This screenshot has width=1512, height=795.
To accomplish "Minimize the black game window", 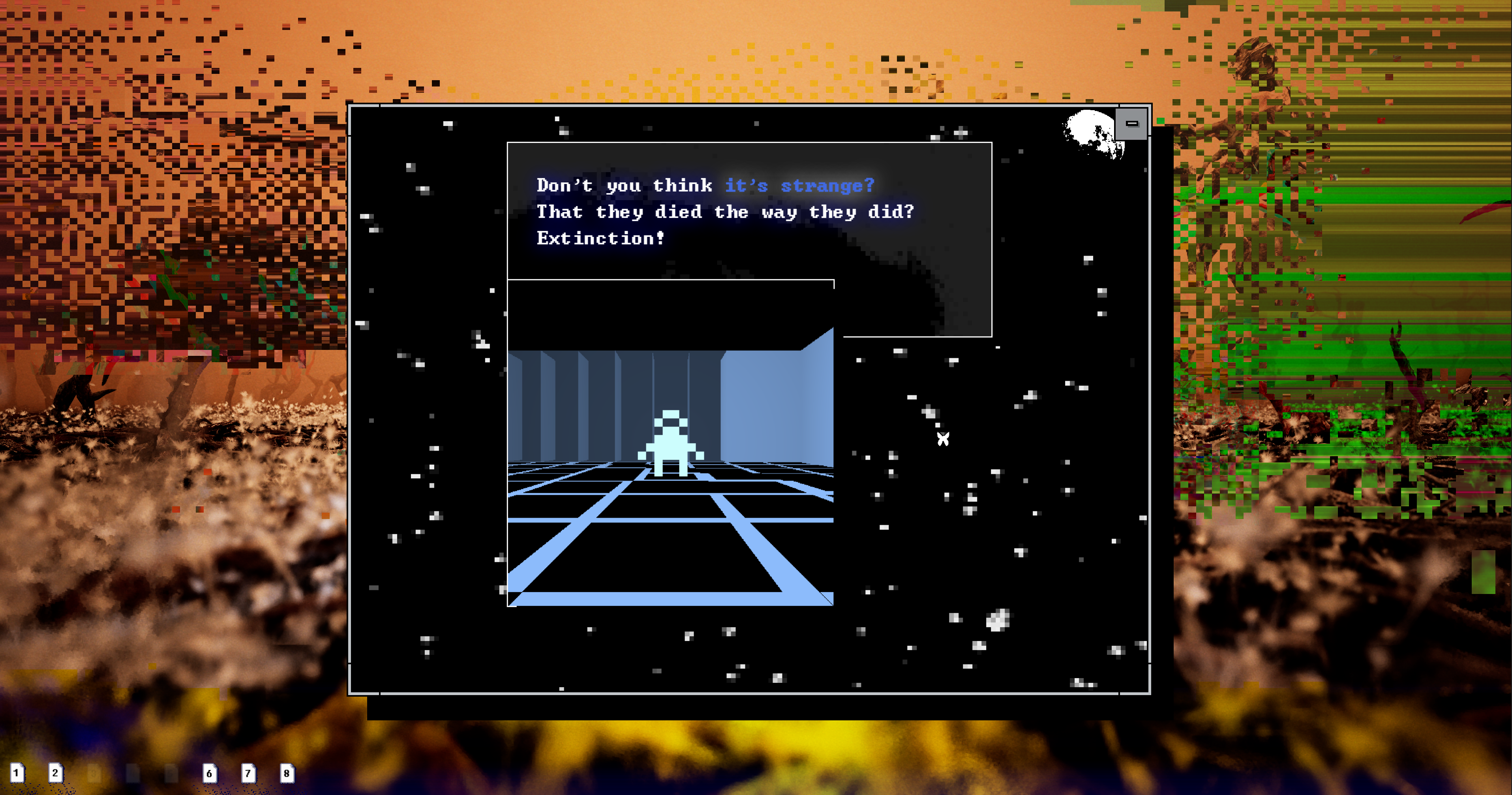I will [1131, 124].
